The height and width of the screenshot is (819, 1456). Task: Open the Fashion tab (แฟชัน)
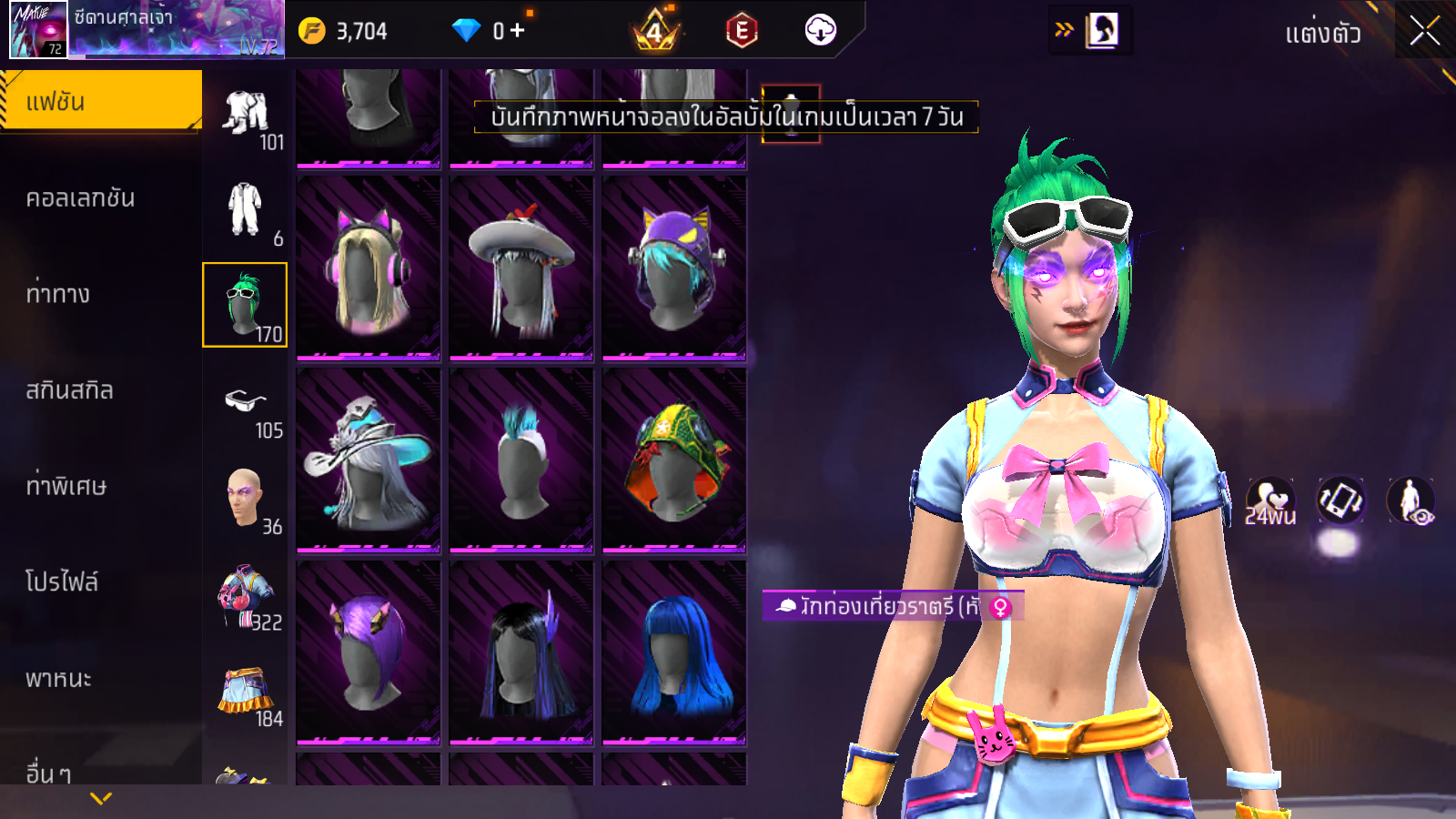tap(101, 101)
